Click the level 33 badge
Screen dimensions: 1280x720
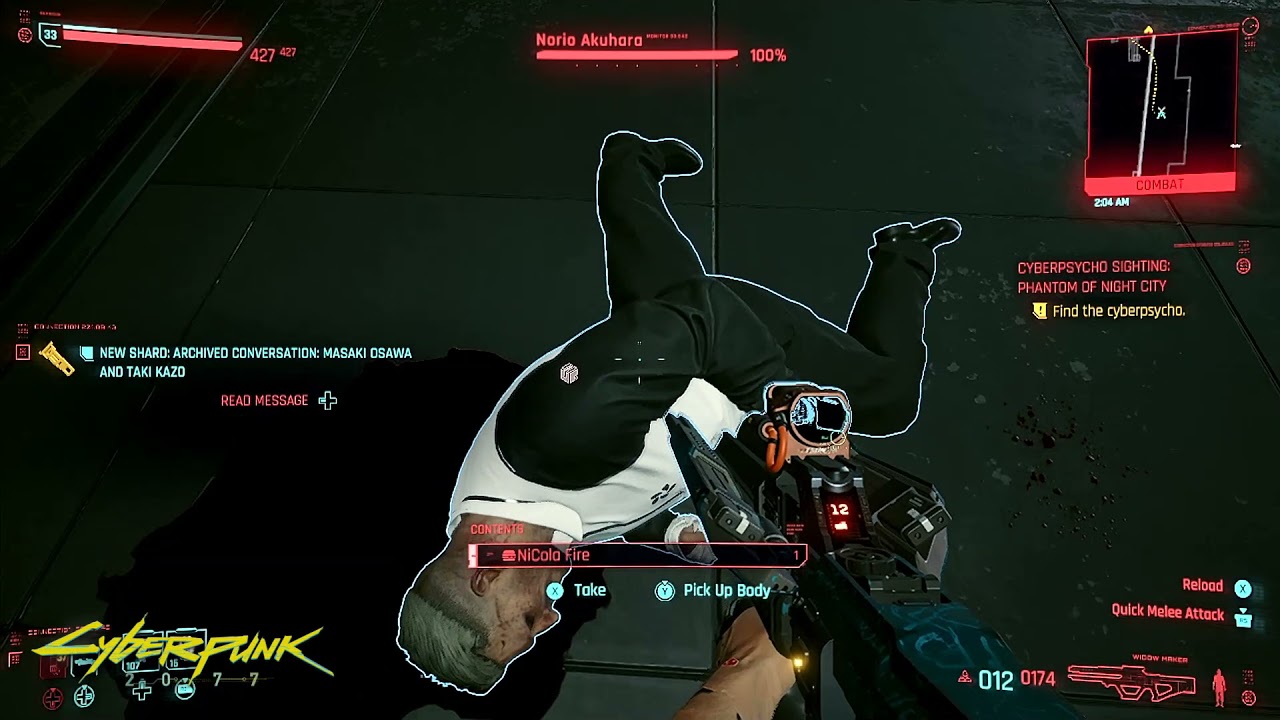pyautogui.click(x=49, y=35)
